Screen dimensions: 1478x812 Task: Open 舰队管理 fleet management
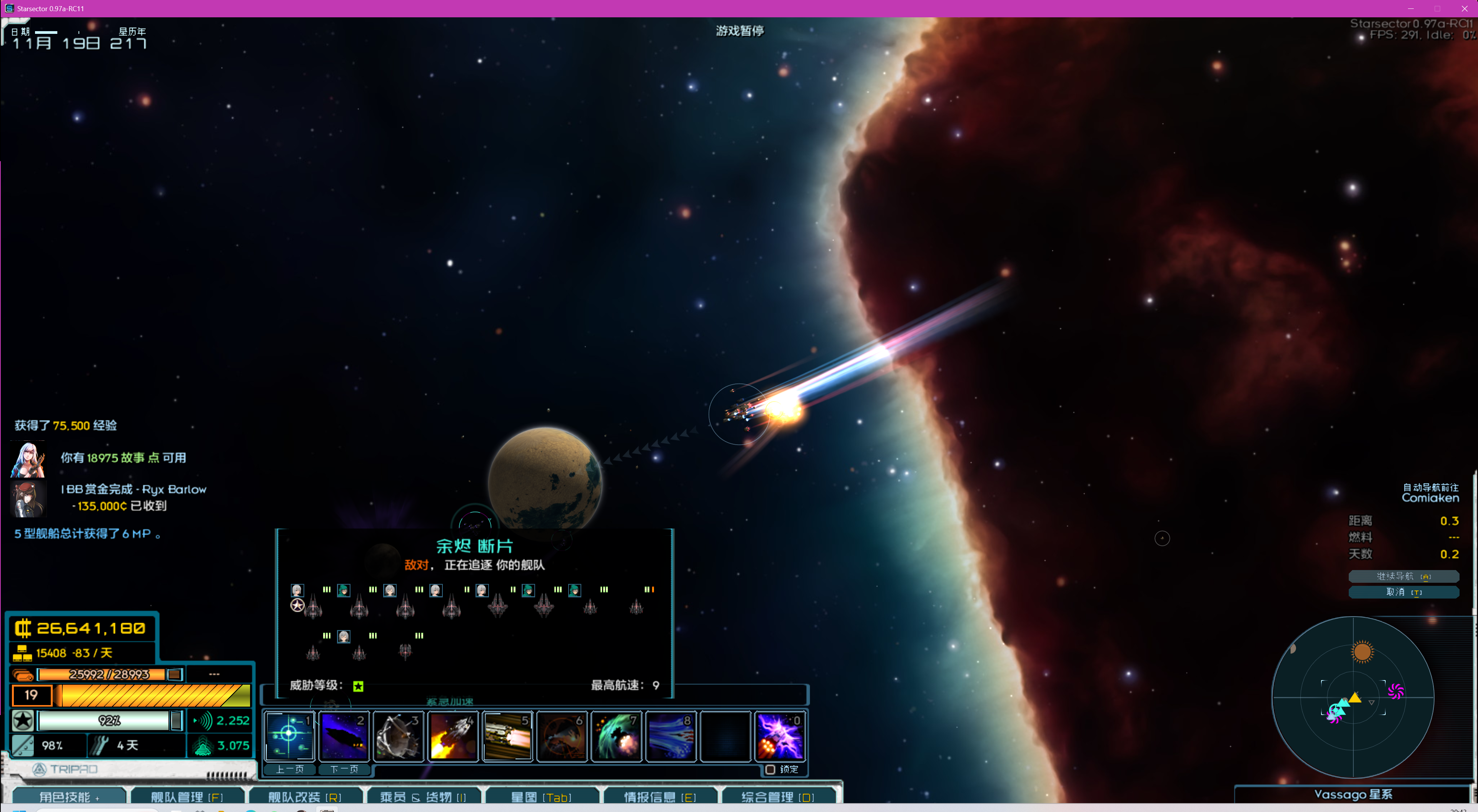tap(187, 797)
